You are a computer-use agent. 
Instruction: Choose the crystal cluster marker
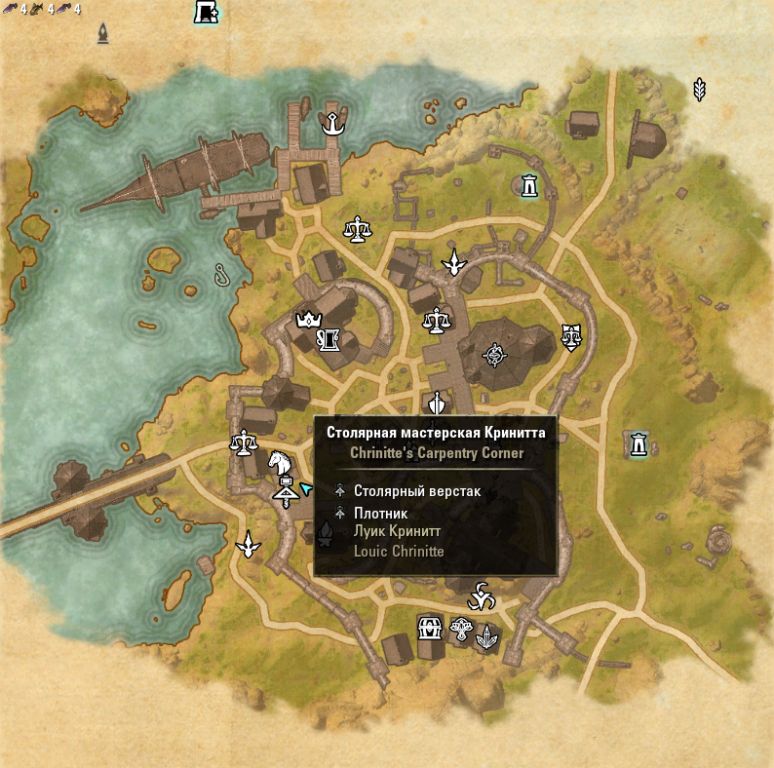click(487, 633)
